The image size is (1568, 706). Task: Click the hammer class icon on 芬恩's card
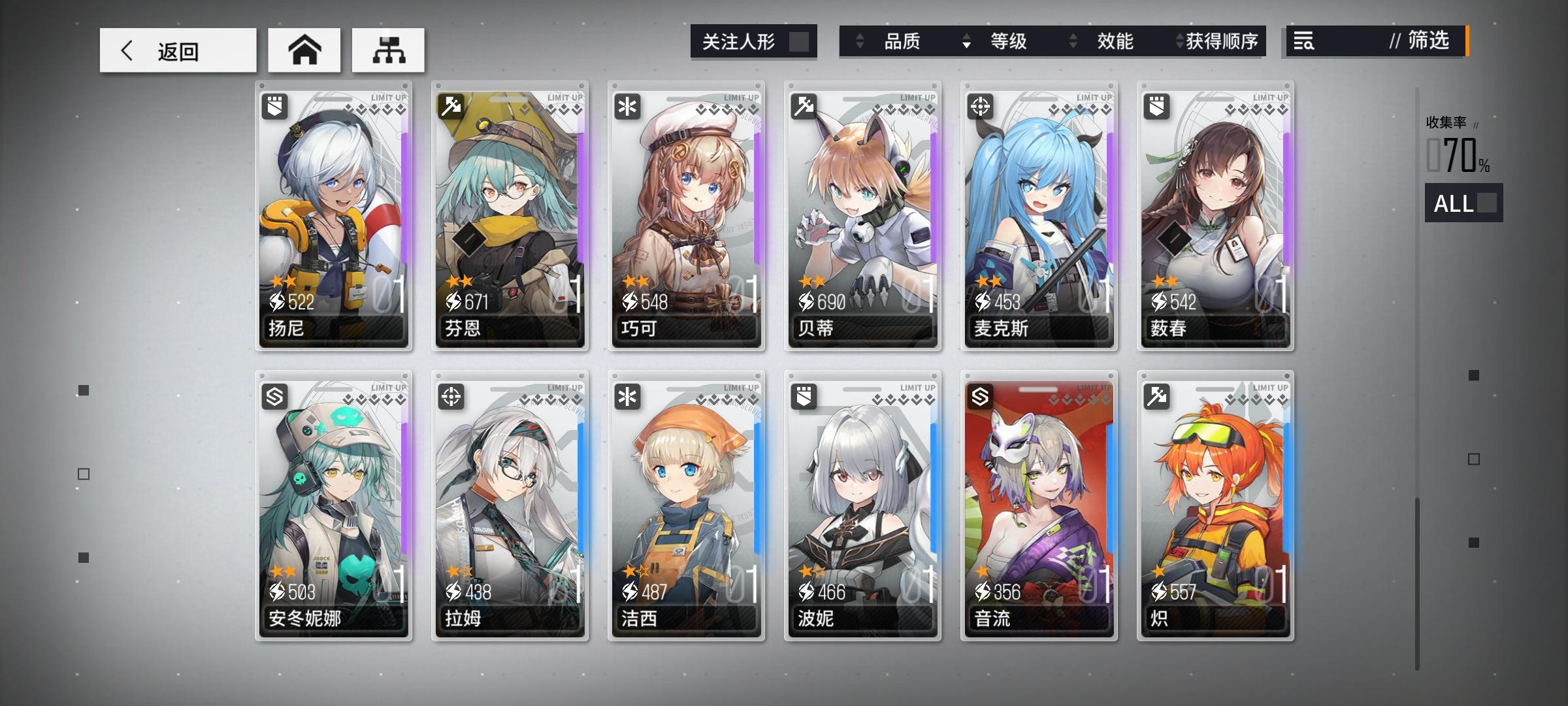coord(450,106)
